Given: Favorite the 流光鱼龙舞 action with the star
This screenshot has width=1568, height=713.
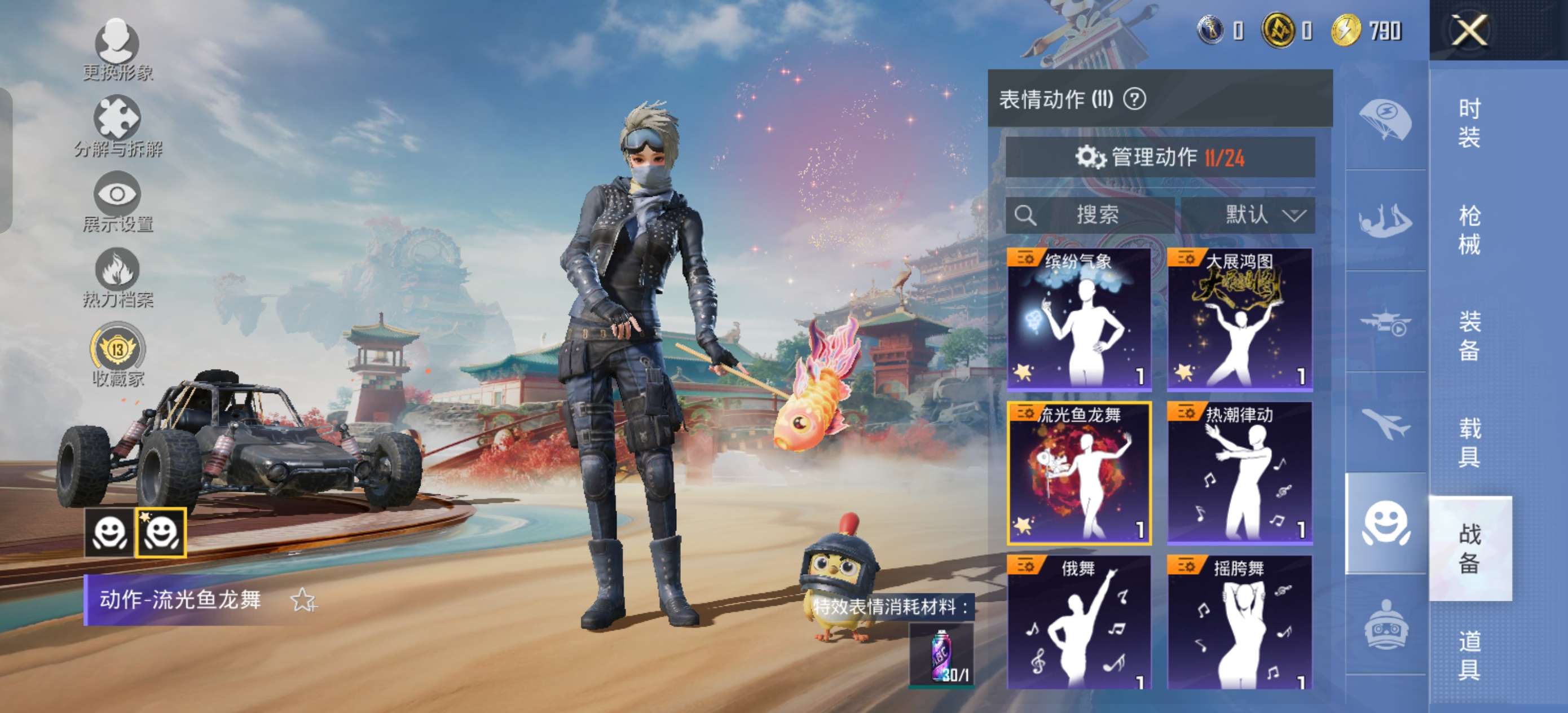Looking at the screenshot, I should click(302, 600).
